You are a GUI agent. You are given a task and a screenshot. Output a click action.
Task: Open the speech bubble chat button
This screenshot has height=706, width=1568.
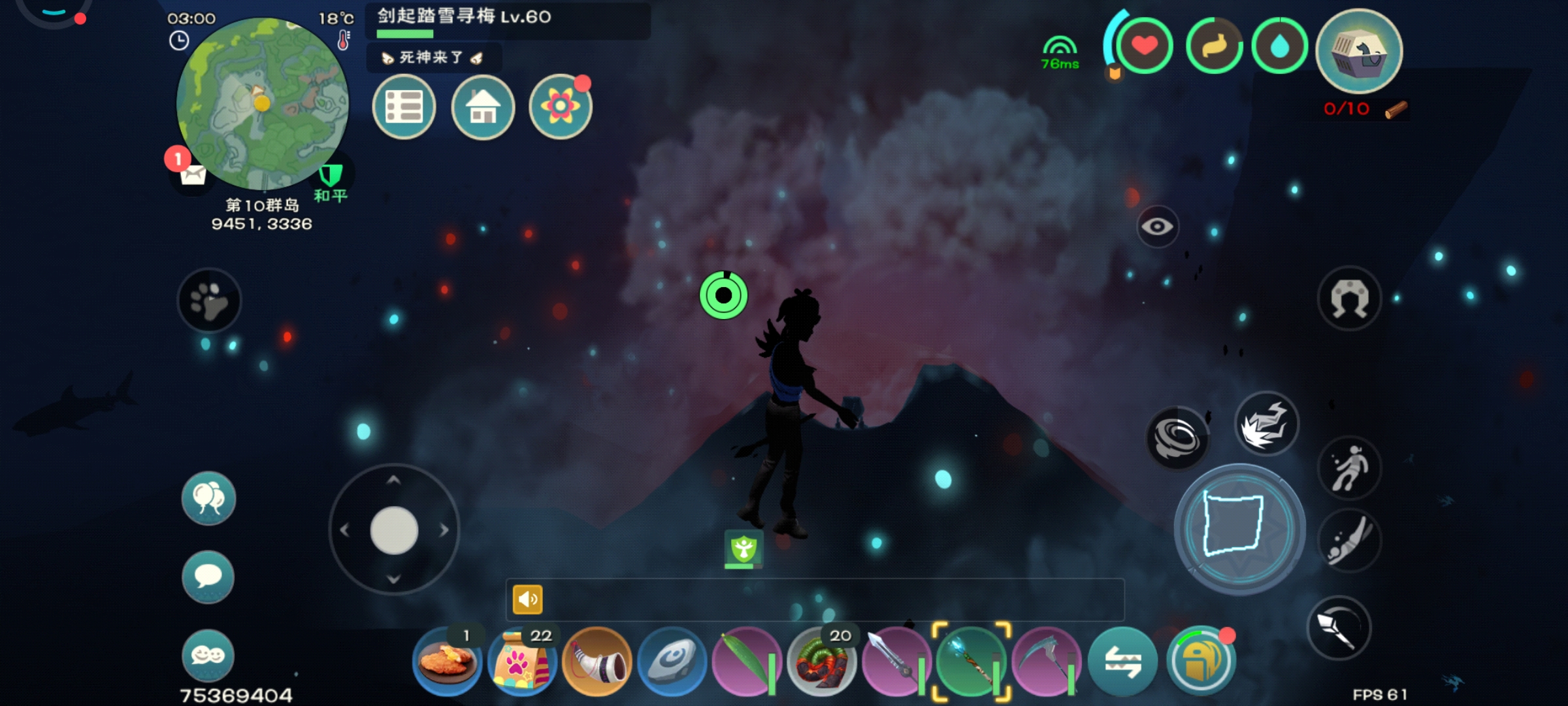[x=208, y=577]
